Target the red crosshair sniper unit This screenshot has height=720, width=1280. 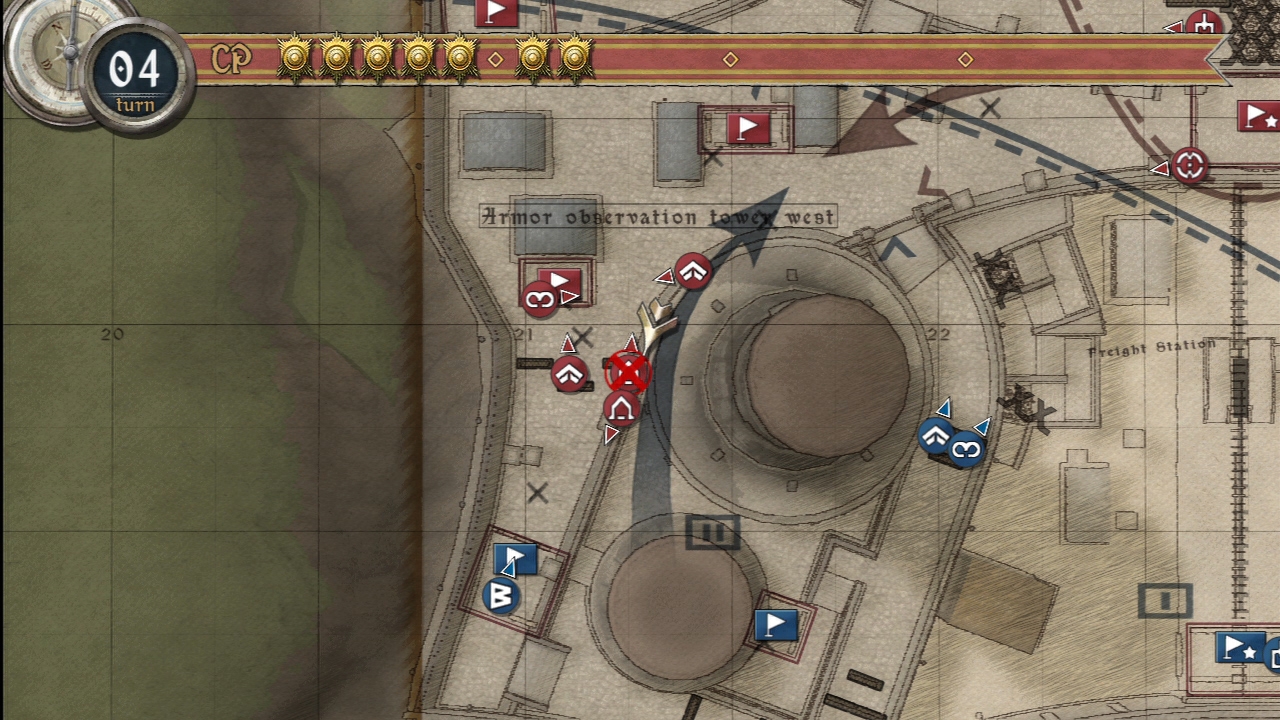tap(1189, 165)
